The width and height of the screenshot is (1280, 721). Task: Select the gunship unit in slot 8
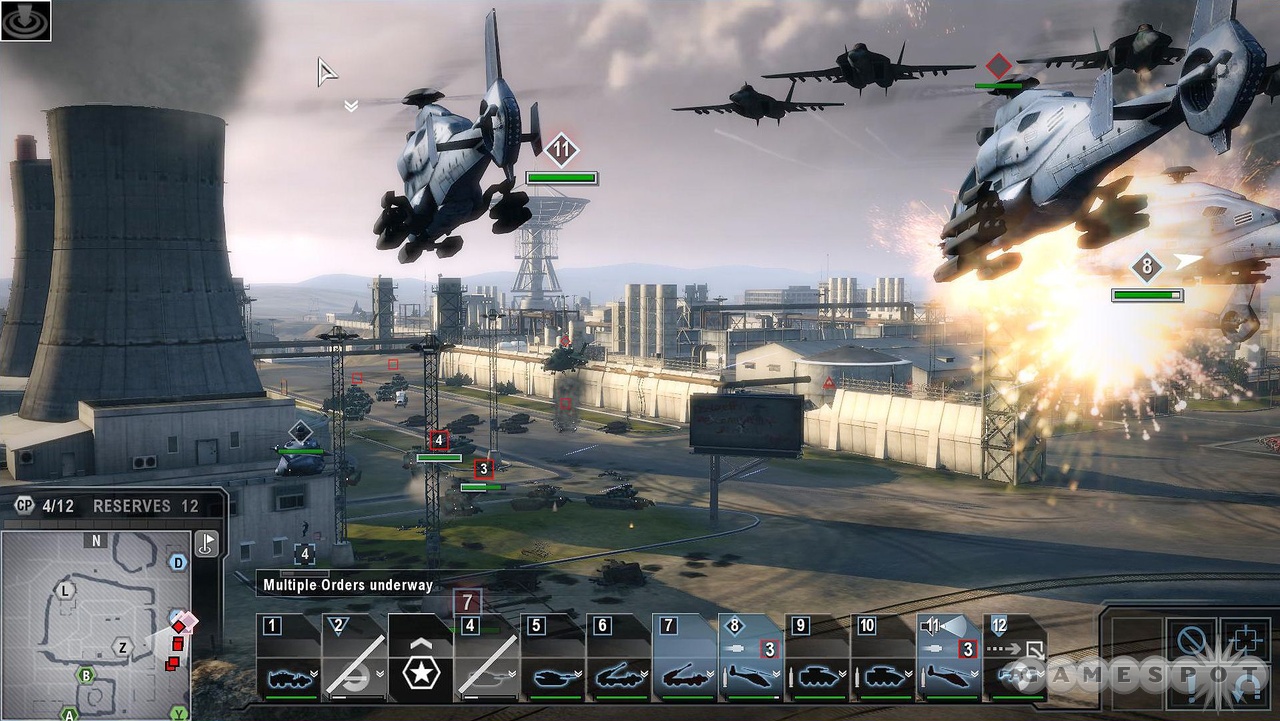point(750,658)
